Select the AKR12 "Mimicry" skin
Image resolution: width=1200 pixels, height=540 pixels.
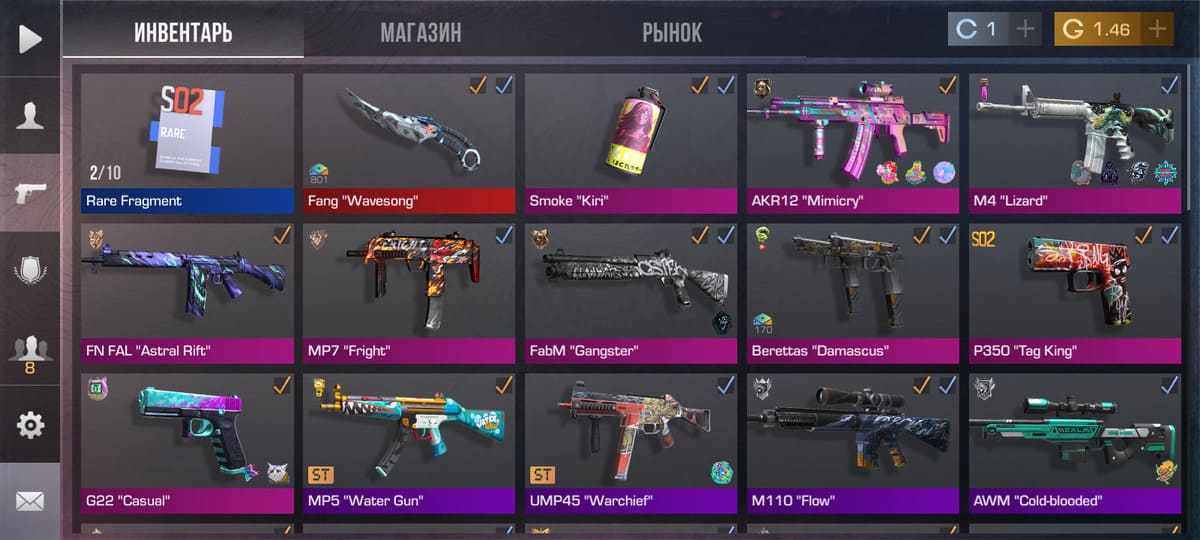[853, 142]
